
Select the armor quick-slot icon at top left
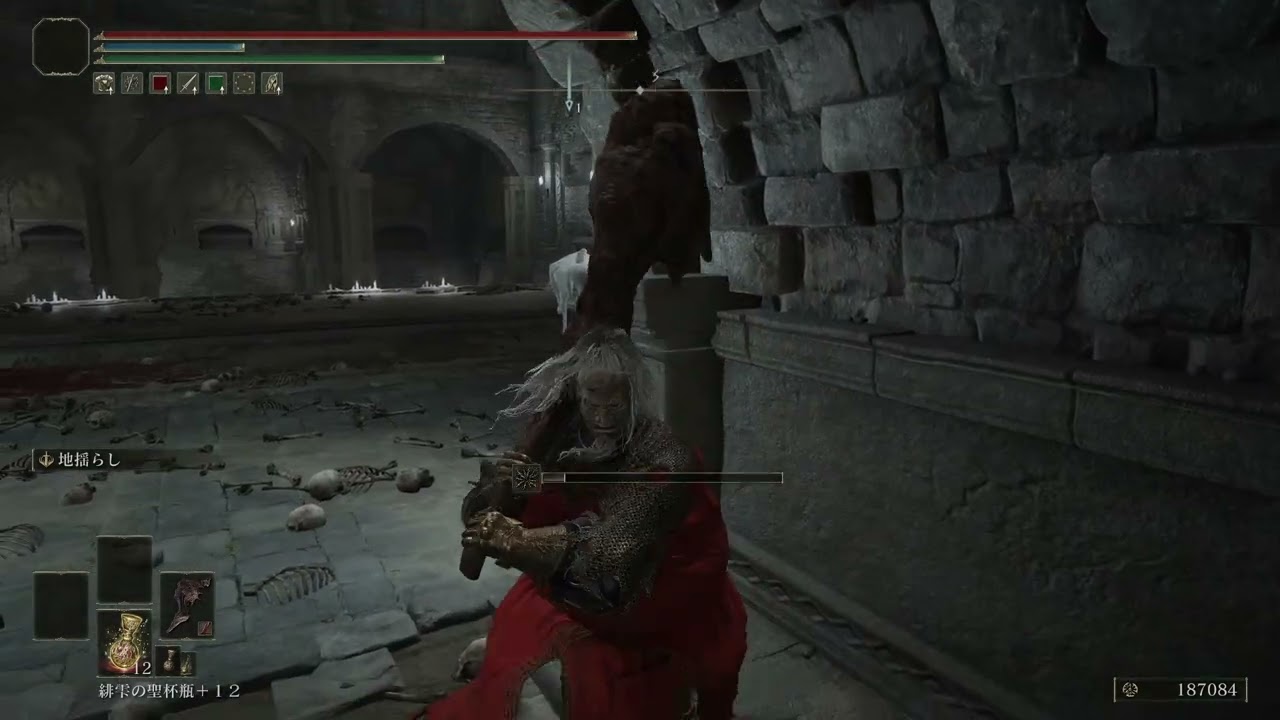(104, 84)
